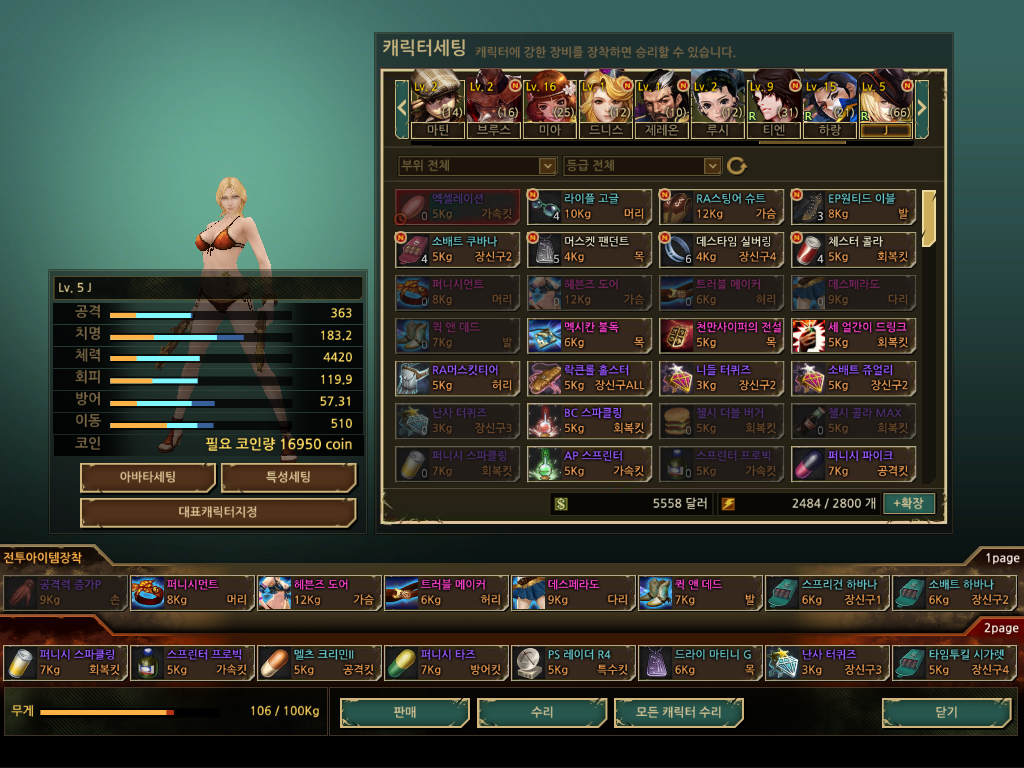Open 아바타세팅 avatar settings
Viewport: 1024px width, 768px height.
(148, 478)
